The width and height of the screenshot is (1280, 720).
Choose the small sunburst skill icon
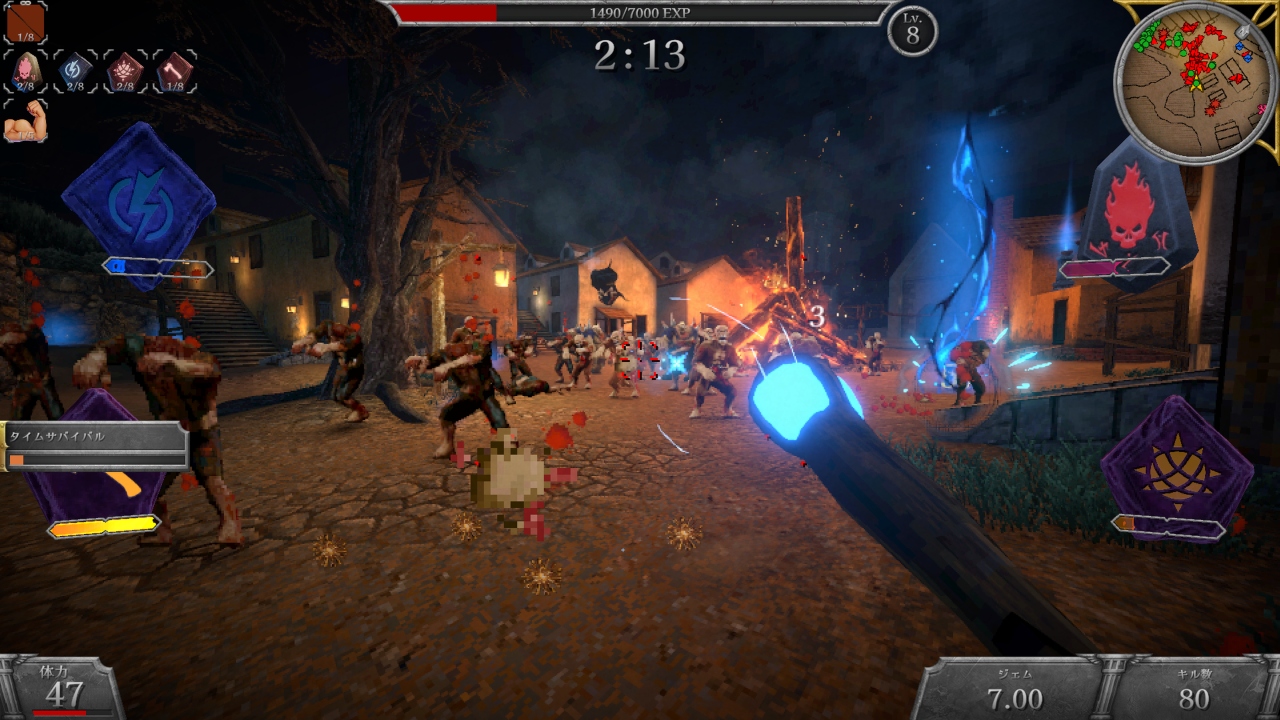coord(125,71)
